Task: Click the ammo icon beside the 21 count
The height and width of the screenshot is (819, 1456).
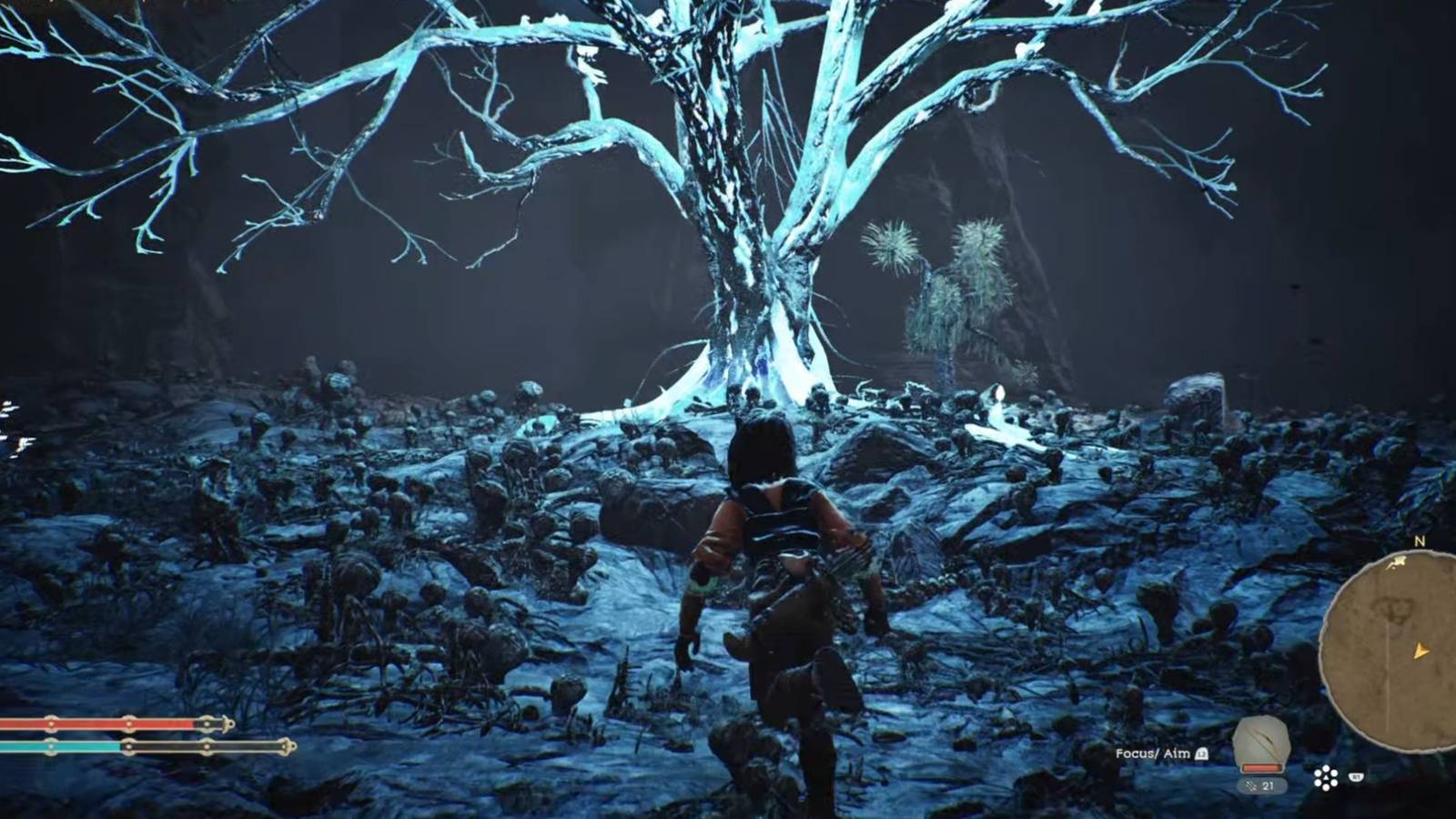Action: click(x=1250, y=786)
